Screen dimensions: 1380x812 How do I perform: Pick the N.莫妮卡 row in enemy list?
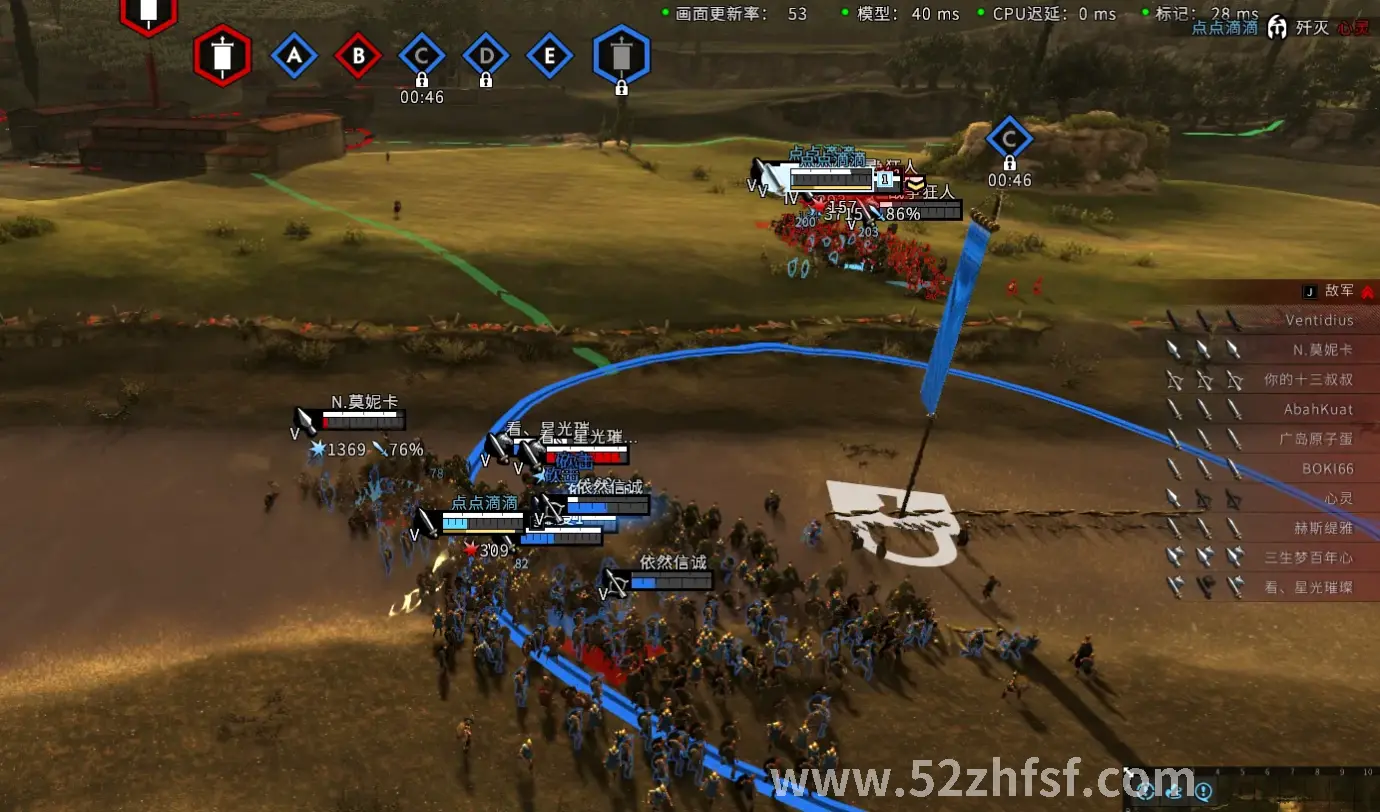pyautogui.click(x=1322, y=350)
